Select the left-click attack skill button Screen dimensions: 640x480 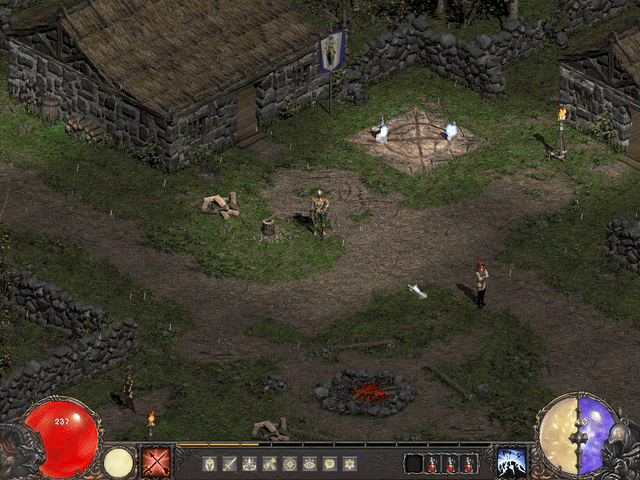[x=156, y=462]
